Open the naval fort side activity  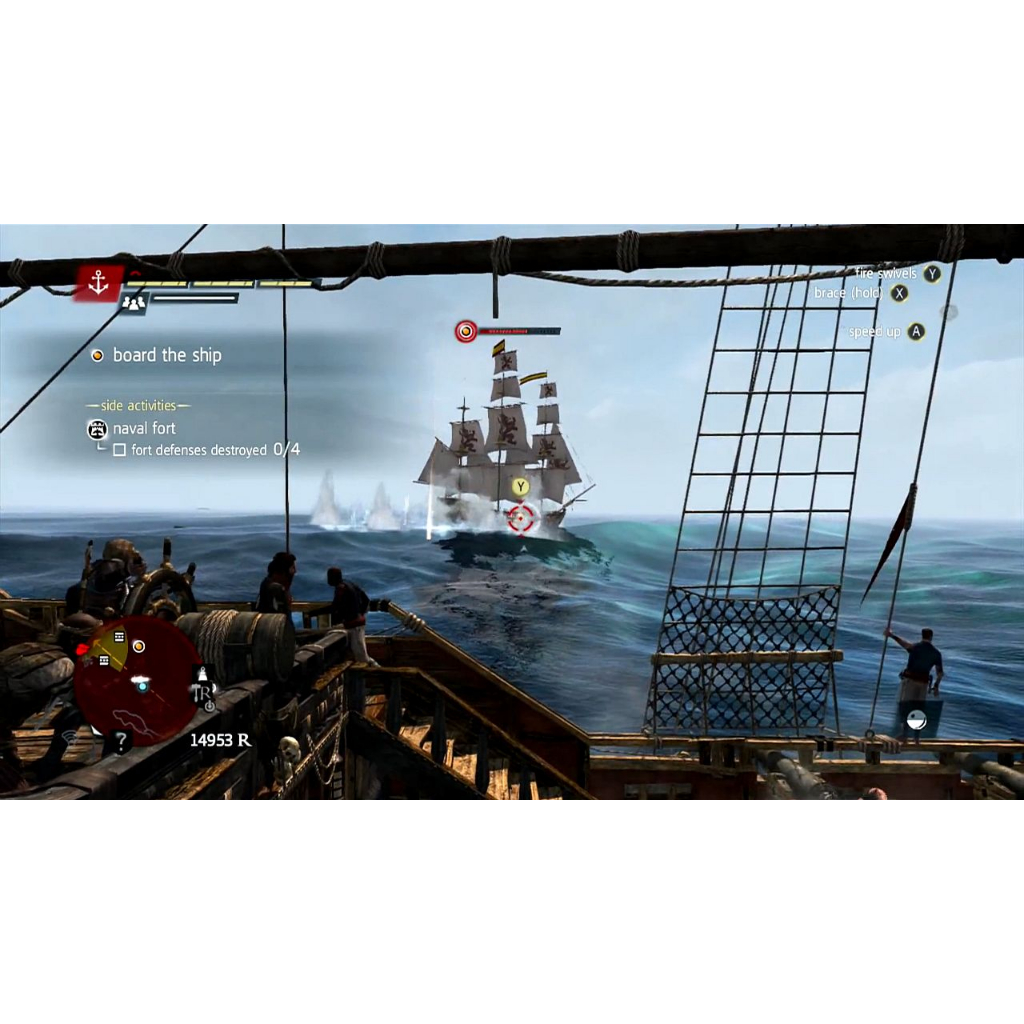(x=143, y=428)
